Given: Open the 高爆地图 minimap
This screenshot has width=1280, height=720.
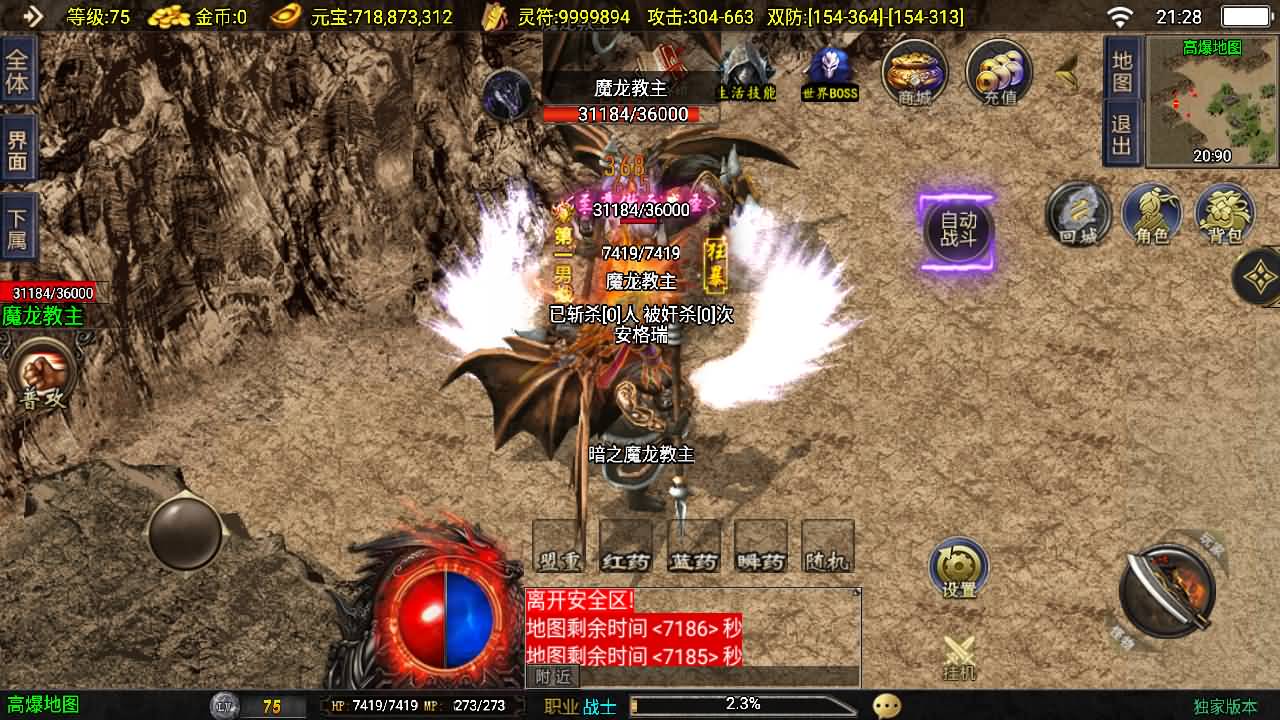Looking at the screenshot, I should (1212, 101).
